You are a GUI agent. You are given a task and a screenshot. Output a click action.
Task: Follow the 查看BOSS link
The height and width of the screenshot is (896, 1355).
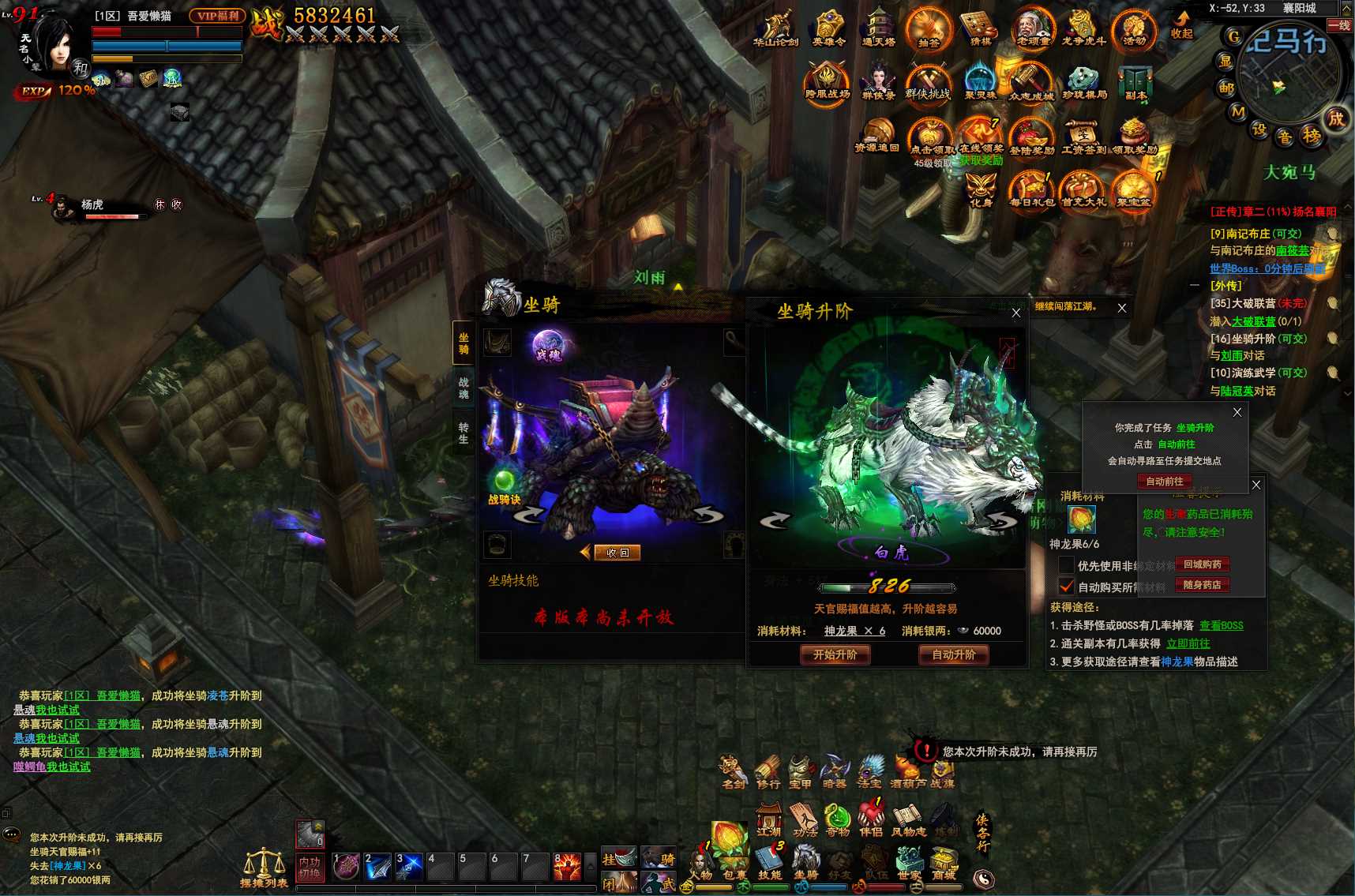tap(1221, 625)
